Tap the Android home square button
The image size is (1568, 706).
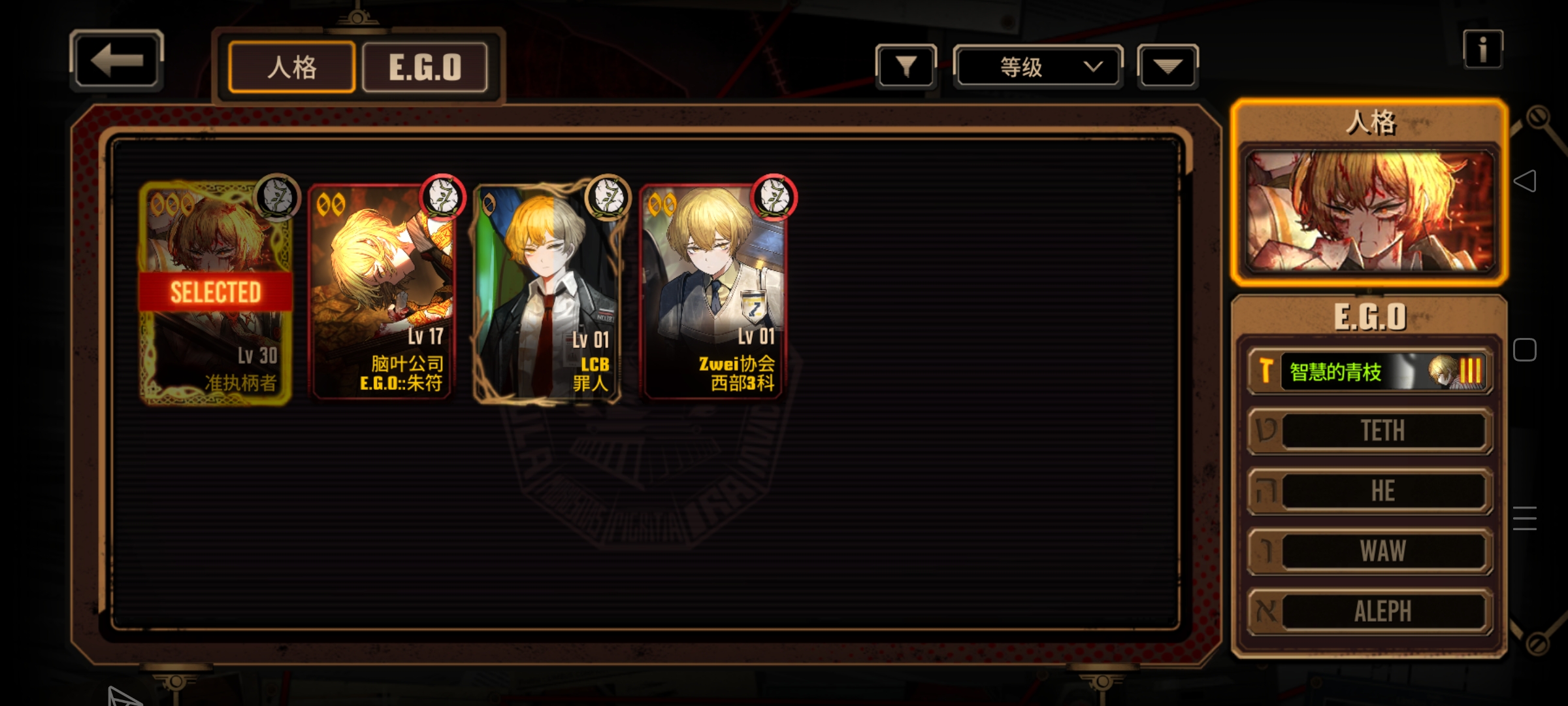1525,350
